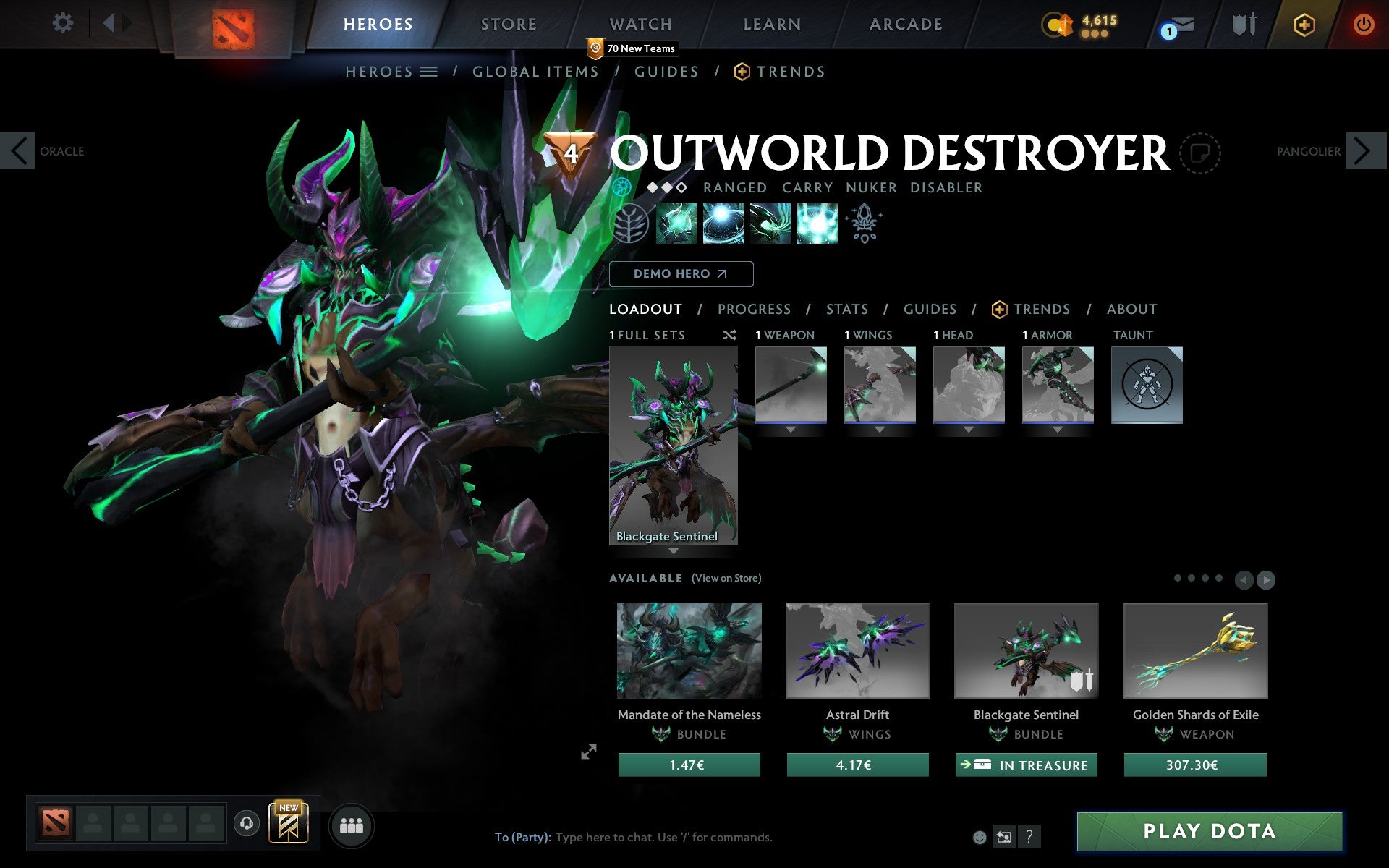Image resolution: width=1389 pixels, height=868 pixels.
Task: Click the help question mark icon
Action: click(x=1029, y=838)
